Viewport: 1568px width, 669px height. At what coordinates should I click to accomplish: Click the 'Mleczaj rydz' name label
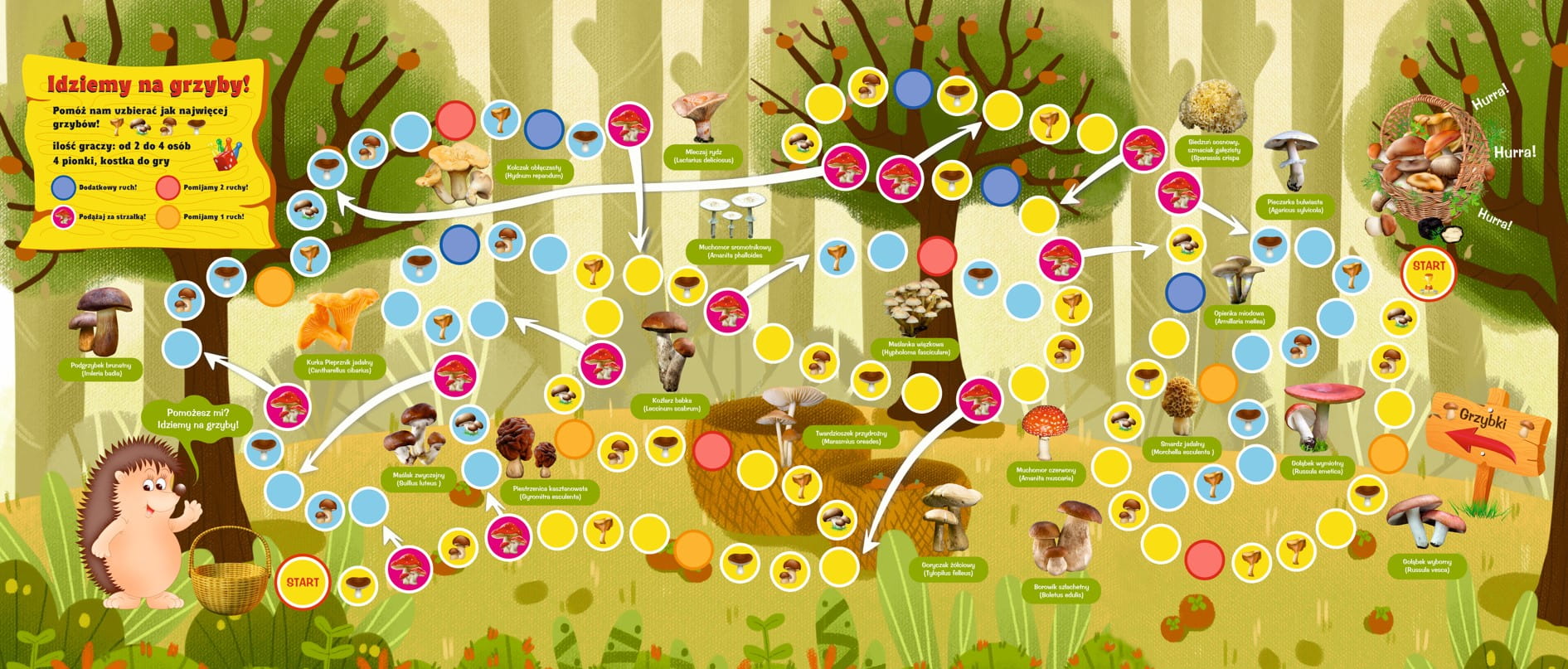point(703,156)
